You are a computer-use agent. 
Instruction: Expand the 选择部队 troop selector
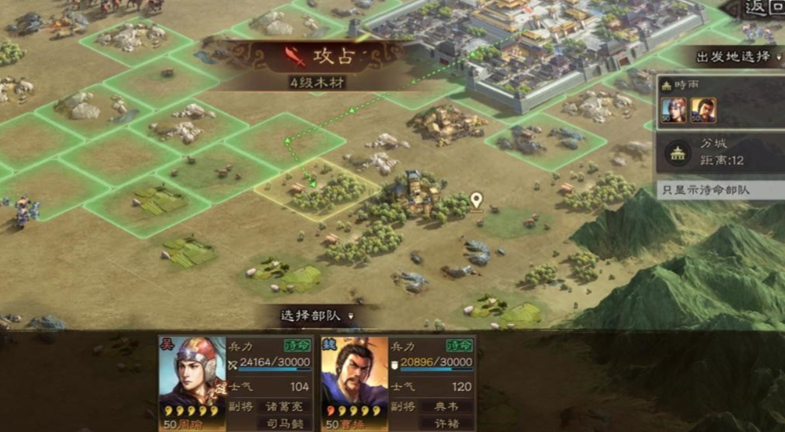(x=317, y=315)
